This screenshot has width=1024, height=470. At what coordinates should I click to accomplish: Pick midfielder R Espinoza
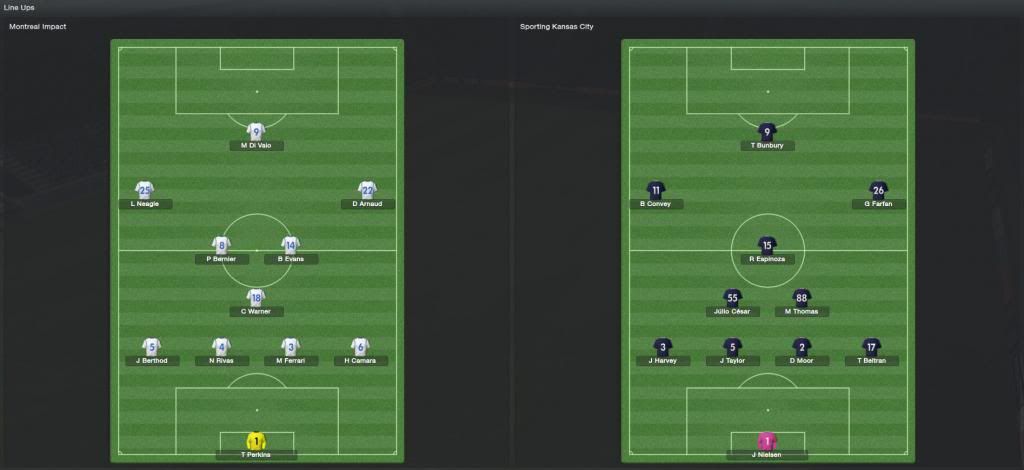tap(767, 244)
